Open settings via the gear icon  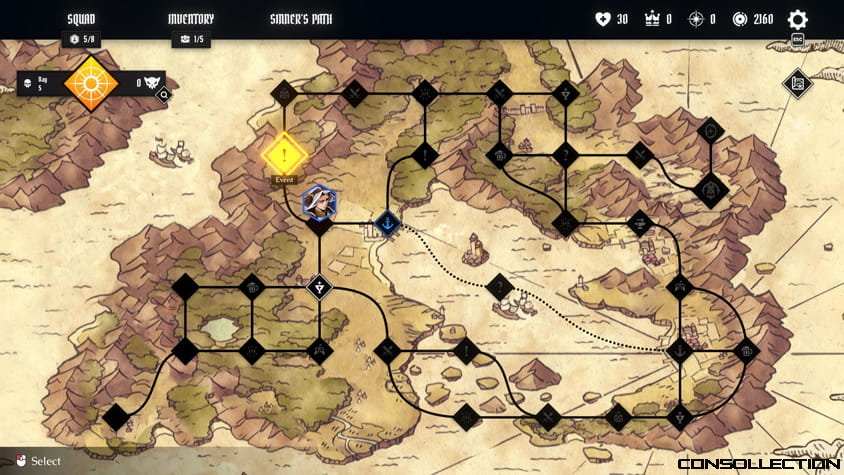point(797,19)
